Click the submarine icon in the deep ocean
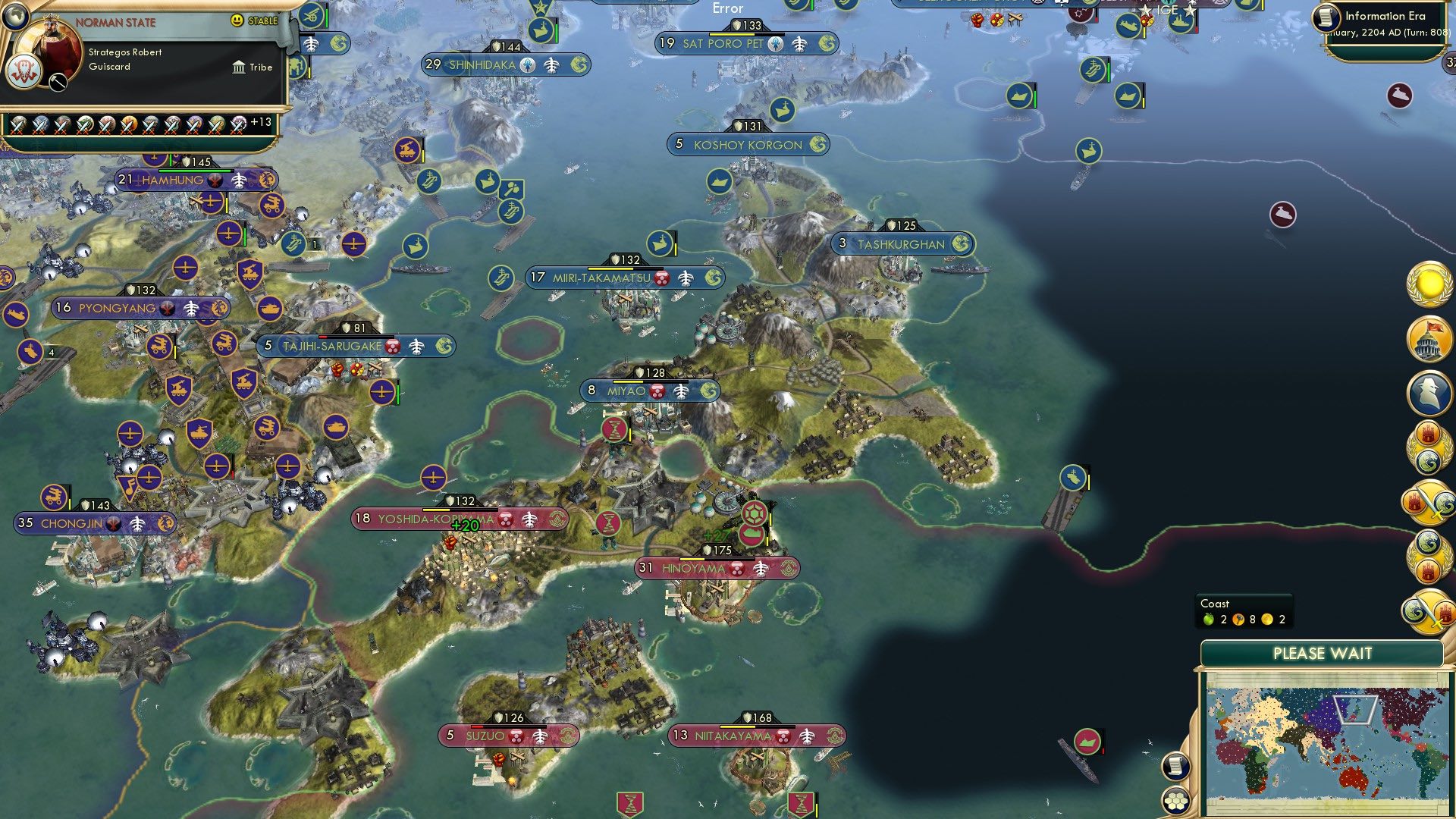 pyautogui.click(x=1285, y=215)
